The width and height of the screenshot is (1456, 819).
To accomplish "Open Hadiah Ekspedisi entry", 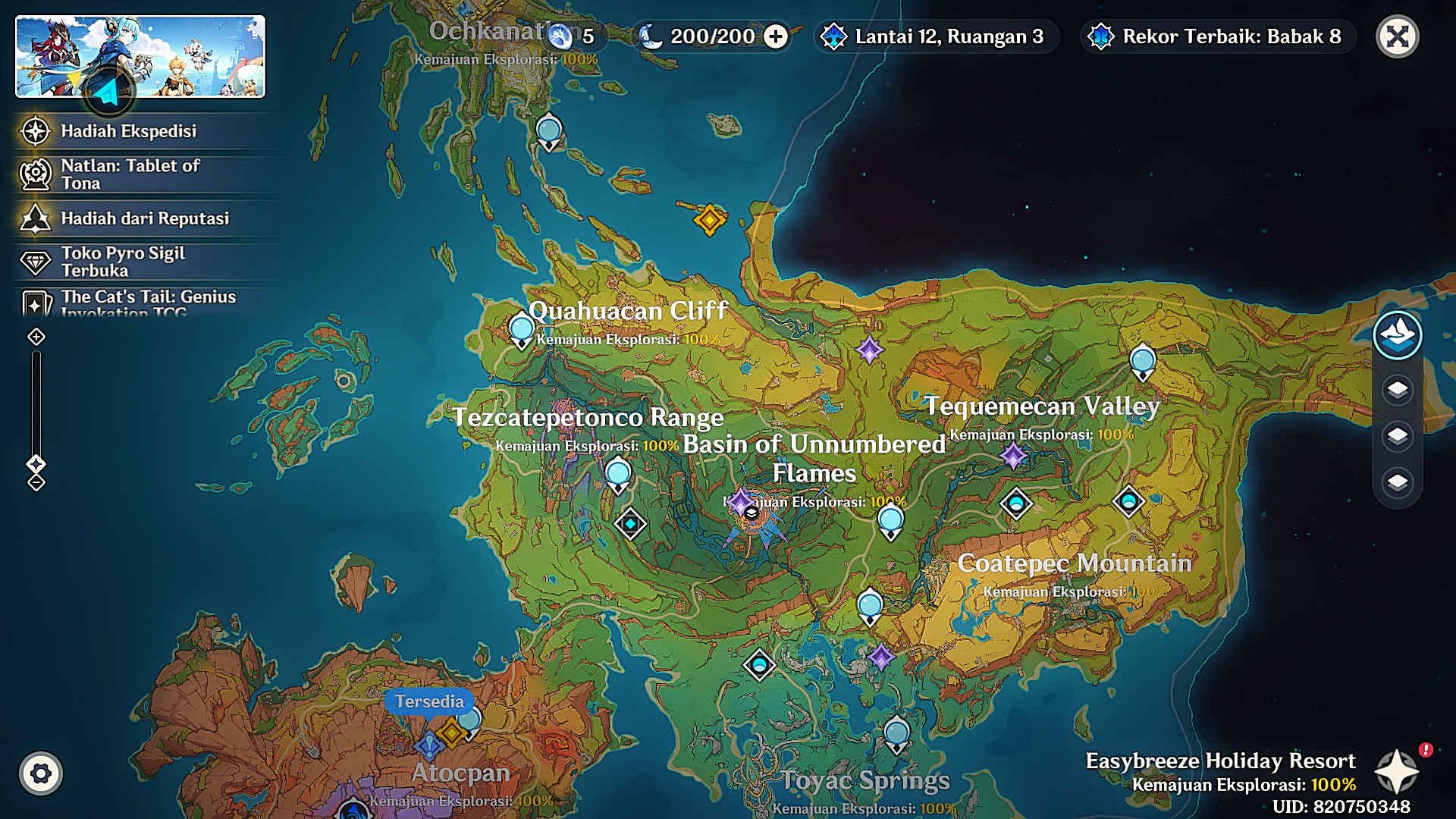I will [x=129, y=131].
